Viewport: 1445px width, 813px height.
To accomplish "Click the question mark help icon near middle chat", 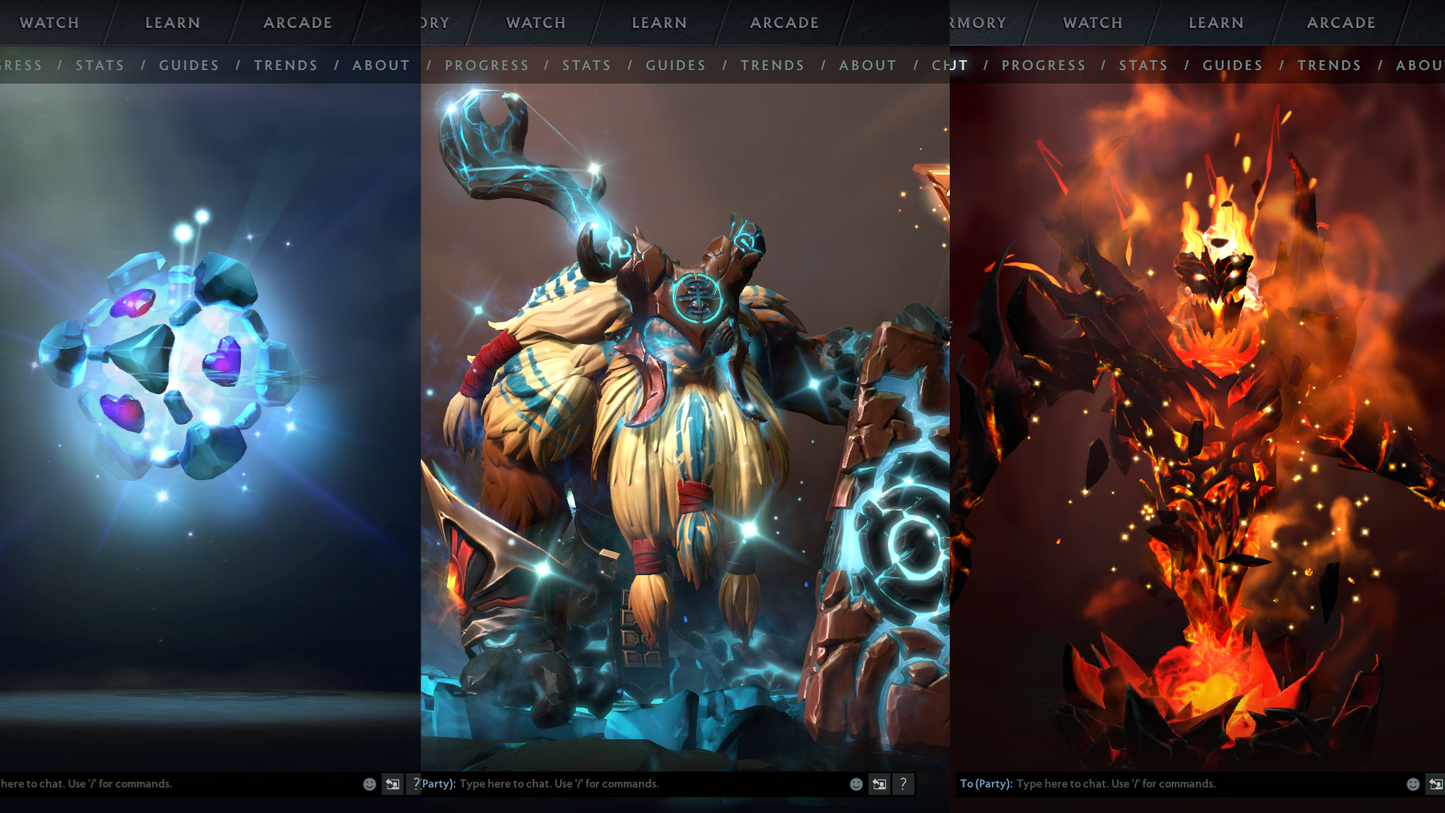I will point(903,784).
